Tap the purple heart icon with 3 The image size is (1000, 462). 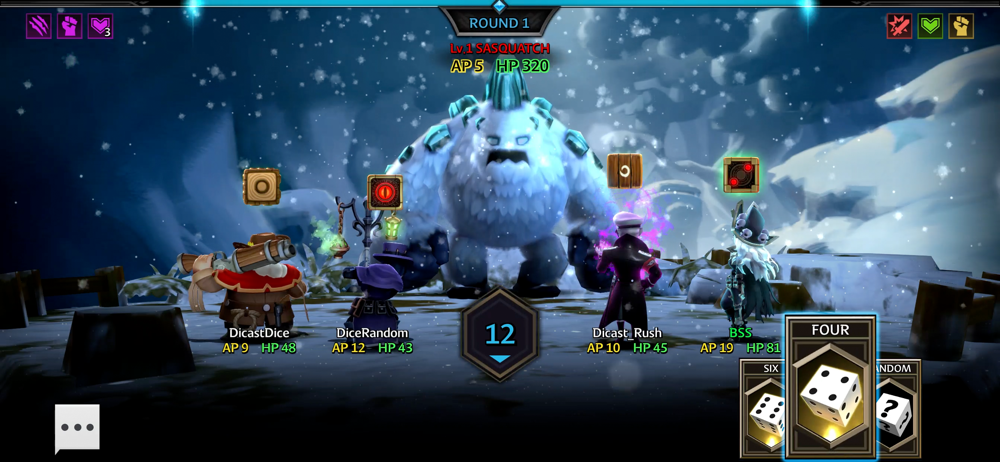click(101, 26)
